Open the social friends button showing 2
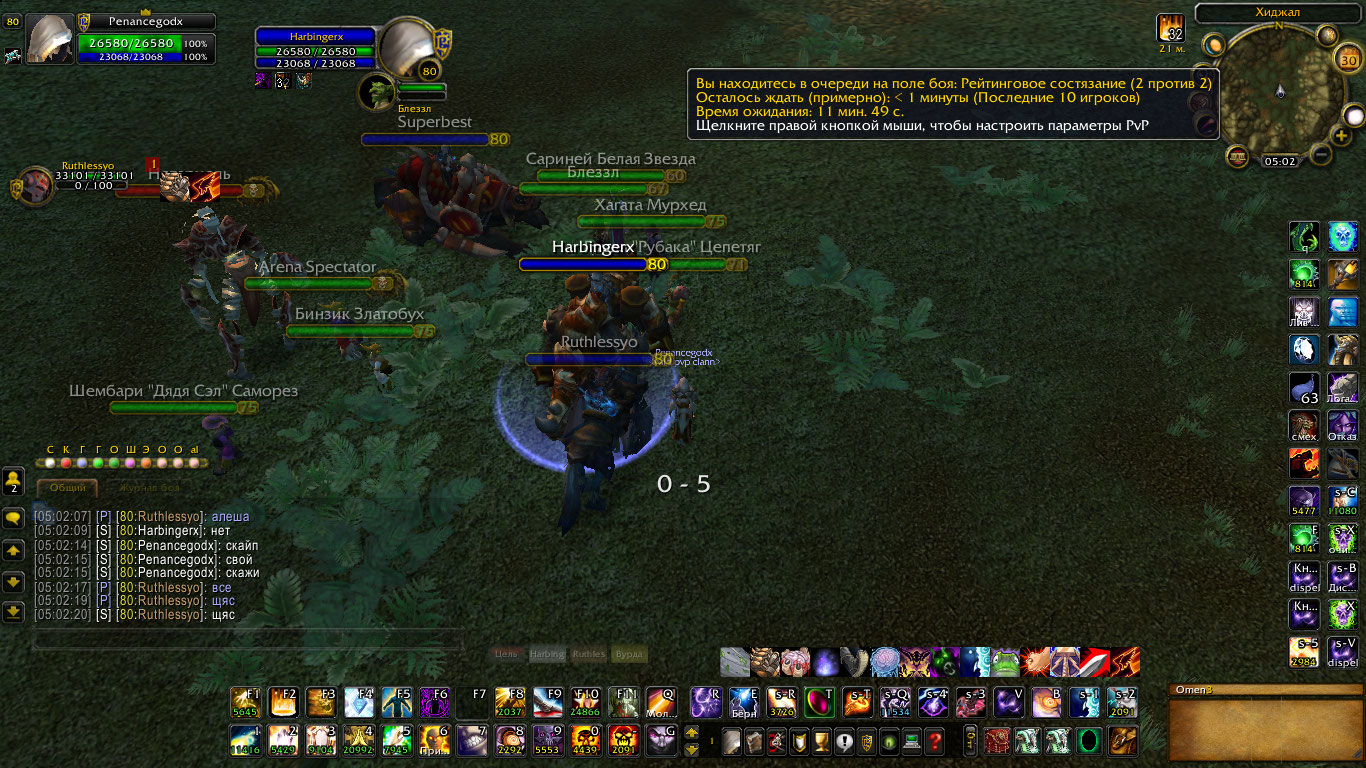Image resolution: width=1366 pixels, height=768 pixels. coord(13,480)
